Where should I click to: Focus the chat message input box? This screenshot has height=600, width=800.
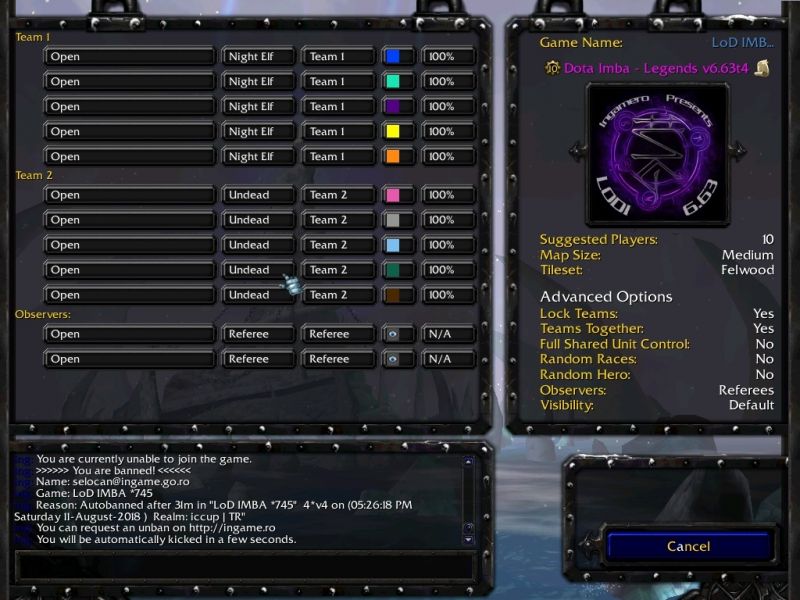(x=245, y=565)
